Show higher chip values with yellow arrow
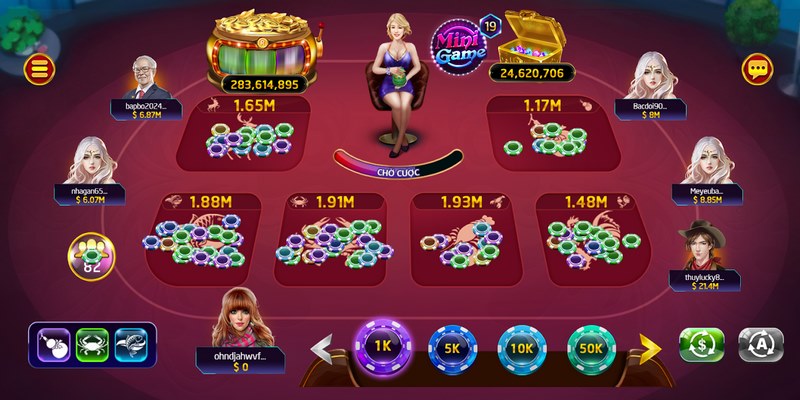Viewport: 800px width, 400px height. [x=649, y=348]
